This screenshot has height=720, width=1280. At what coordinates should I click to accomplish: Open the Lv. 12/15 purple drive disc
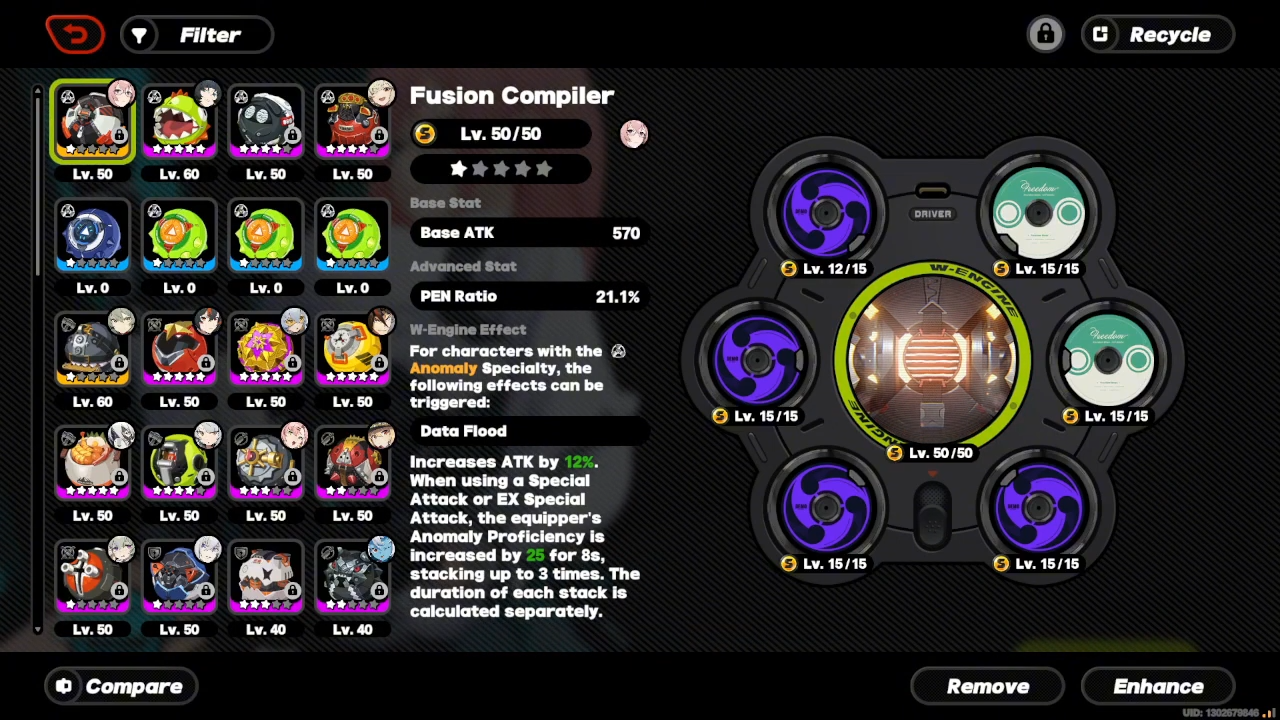click(826, 212)
